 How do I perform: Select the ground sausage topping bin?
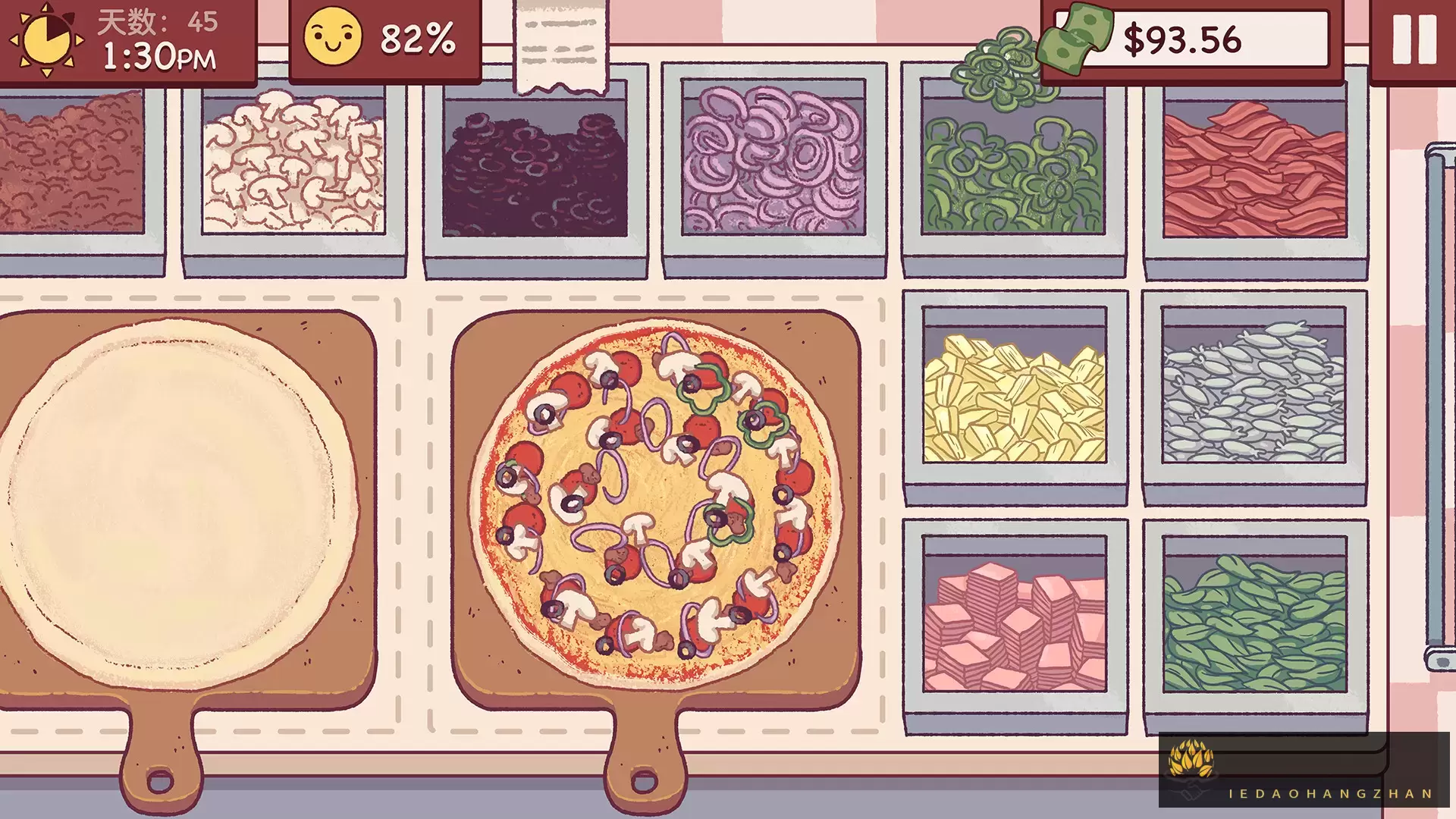click(x=68, y=163)
